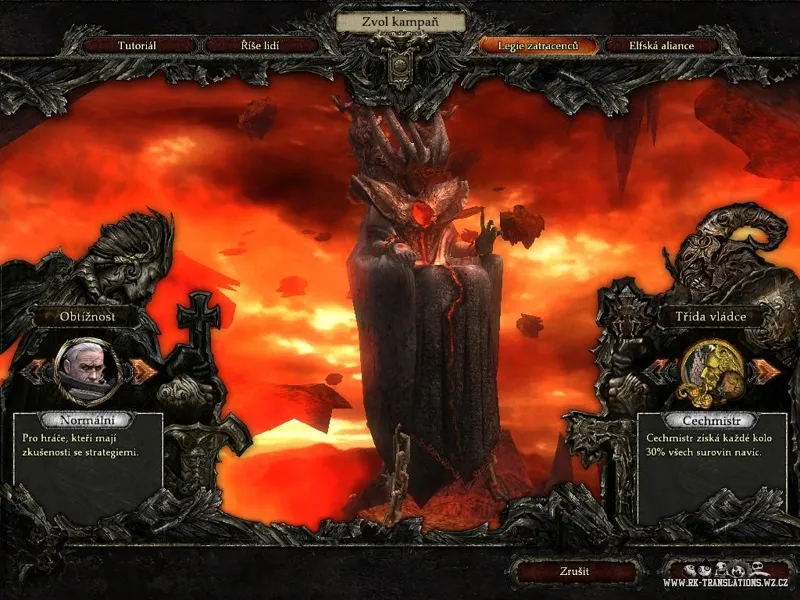The image size is (800, 600).
Task: Click the Normální difficulty portrait
Action: (89, 368)
